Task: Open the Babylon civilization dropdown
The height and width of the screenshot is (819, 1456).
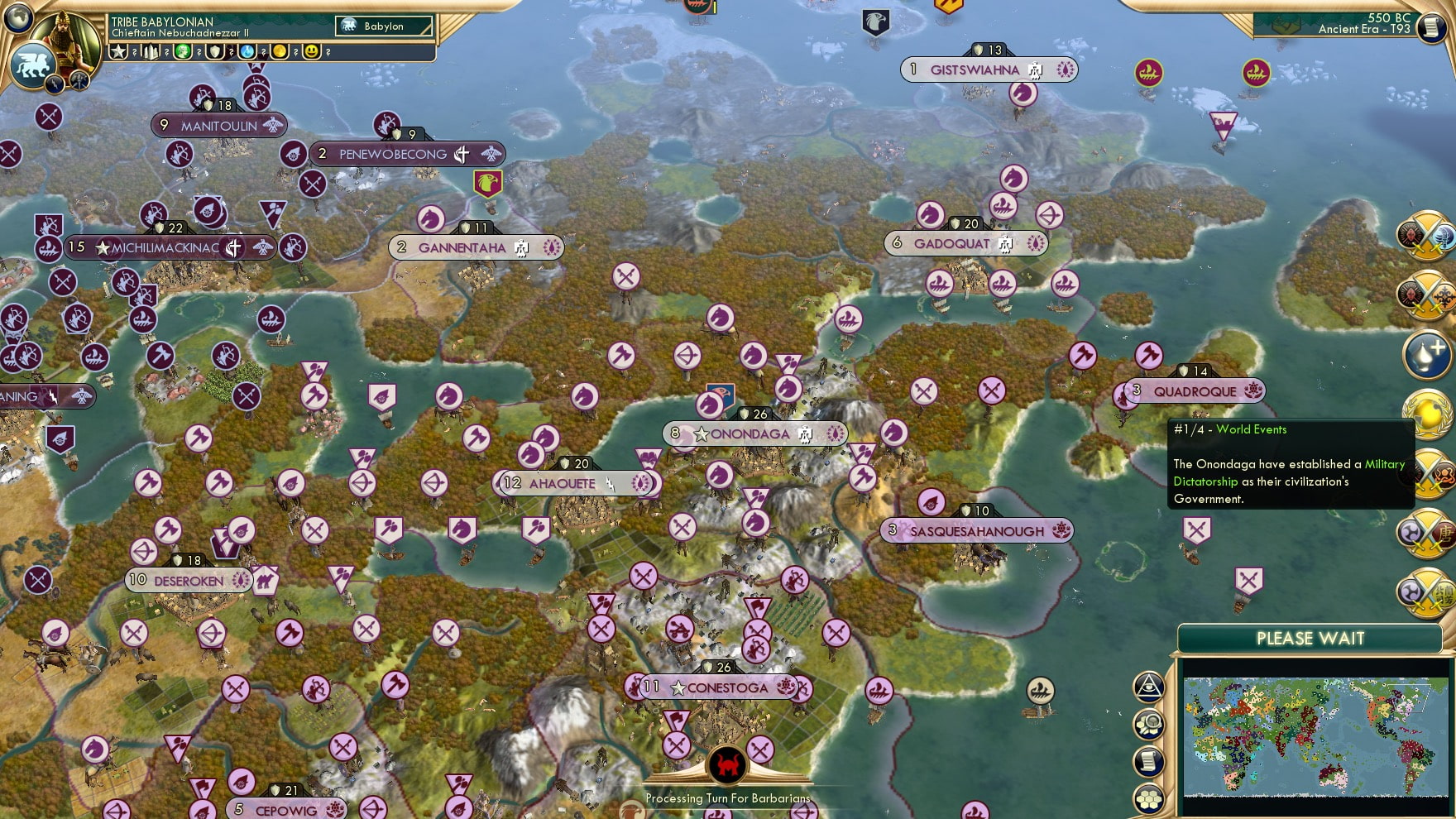Action: (x=382, y=26)
